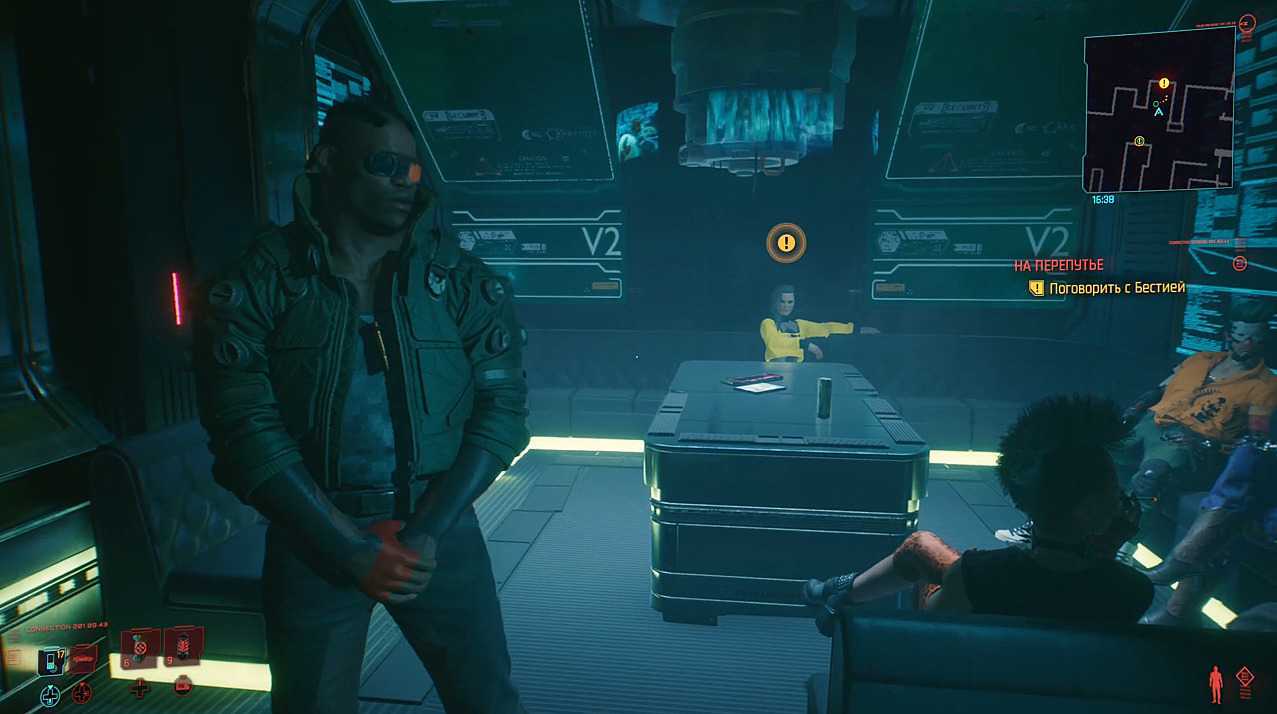Select the phone icon slot with count 17
1277x714 pixels.
[50, 661]
